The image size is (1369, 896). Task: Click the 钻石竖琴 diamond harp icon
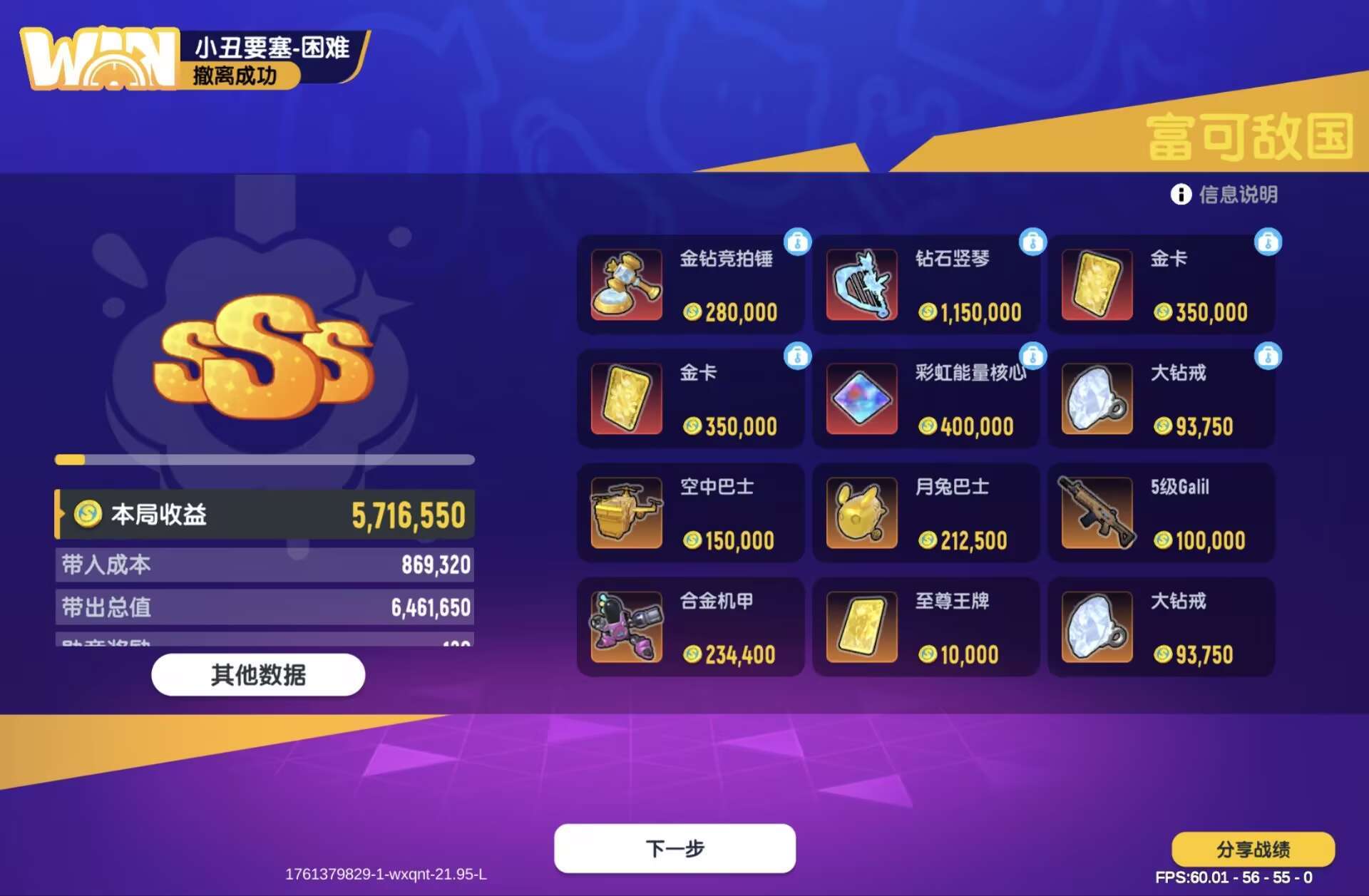pos(861,285)
